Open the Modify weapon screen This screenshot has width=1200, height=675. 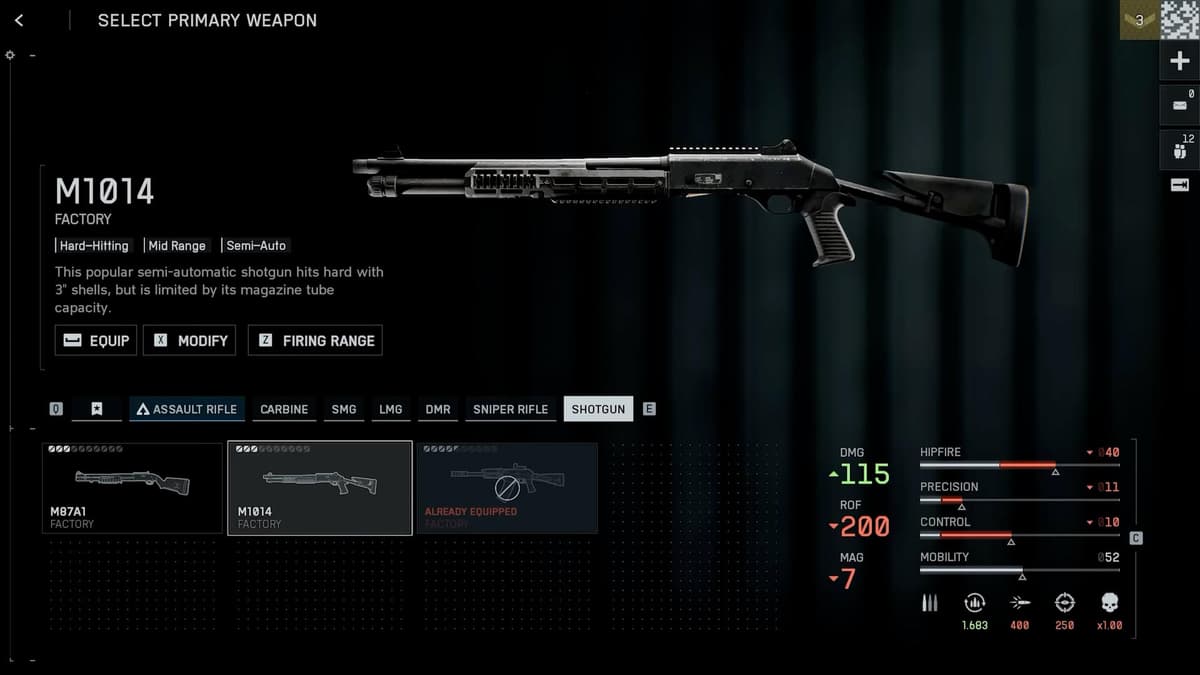click(190, 340)
